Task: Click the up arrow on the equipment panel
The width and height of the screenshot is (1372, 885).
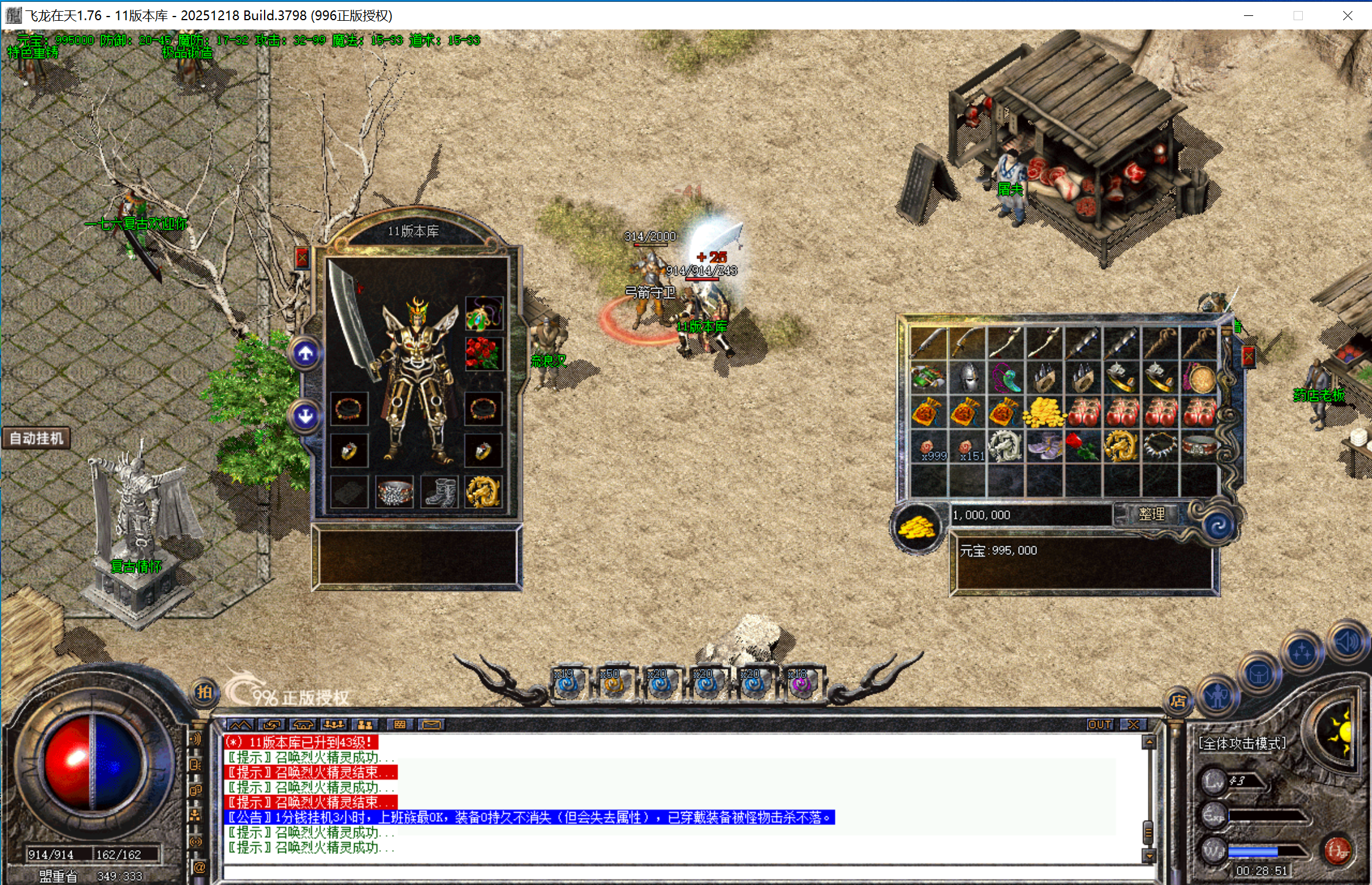Action: point(306,353)
